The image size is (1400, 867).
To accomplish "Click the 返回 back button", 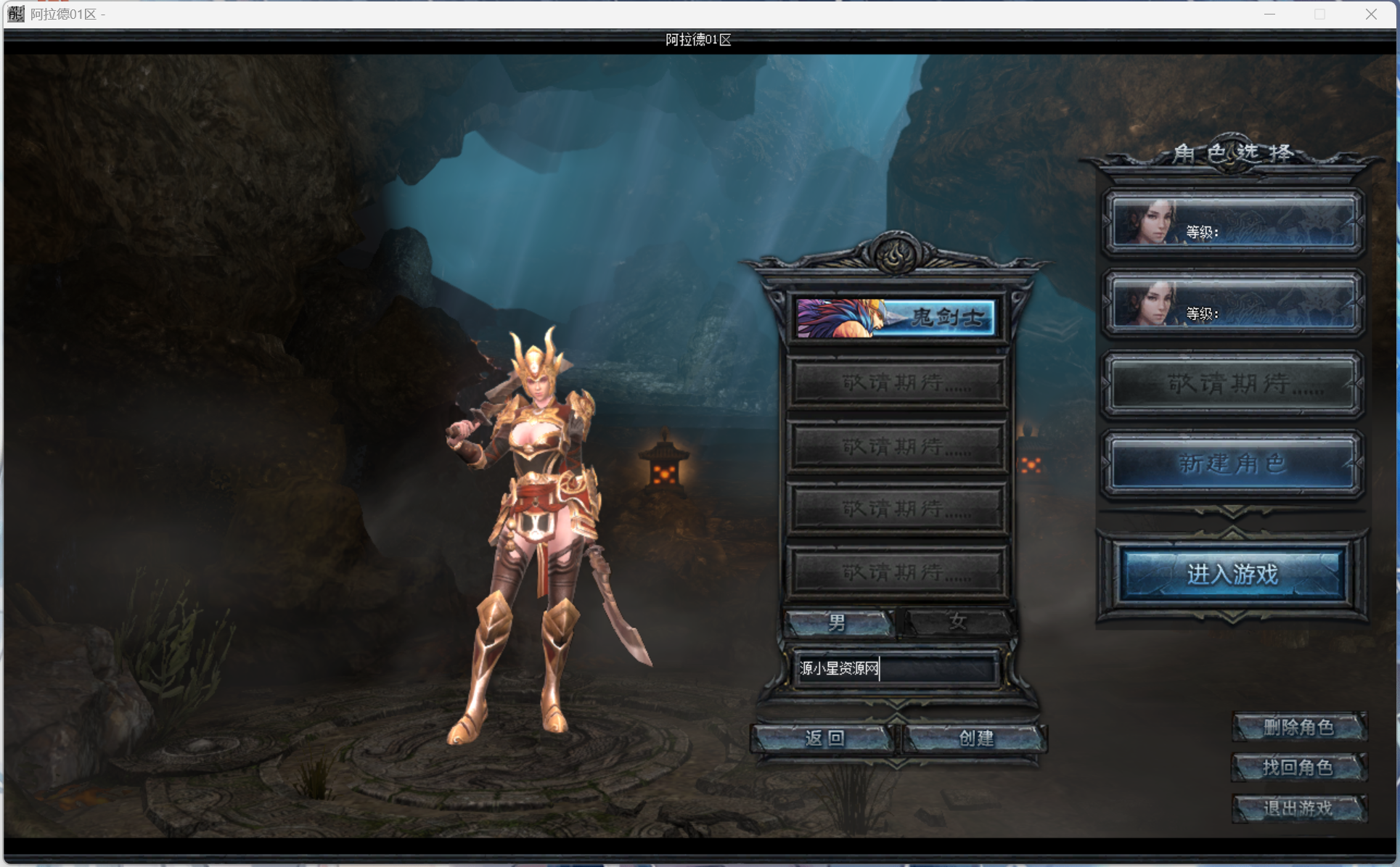I will (824, 738).
